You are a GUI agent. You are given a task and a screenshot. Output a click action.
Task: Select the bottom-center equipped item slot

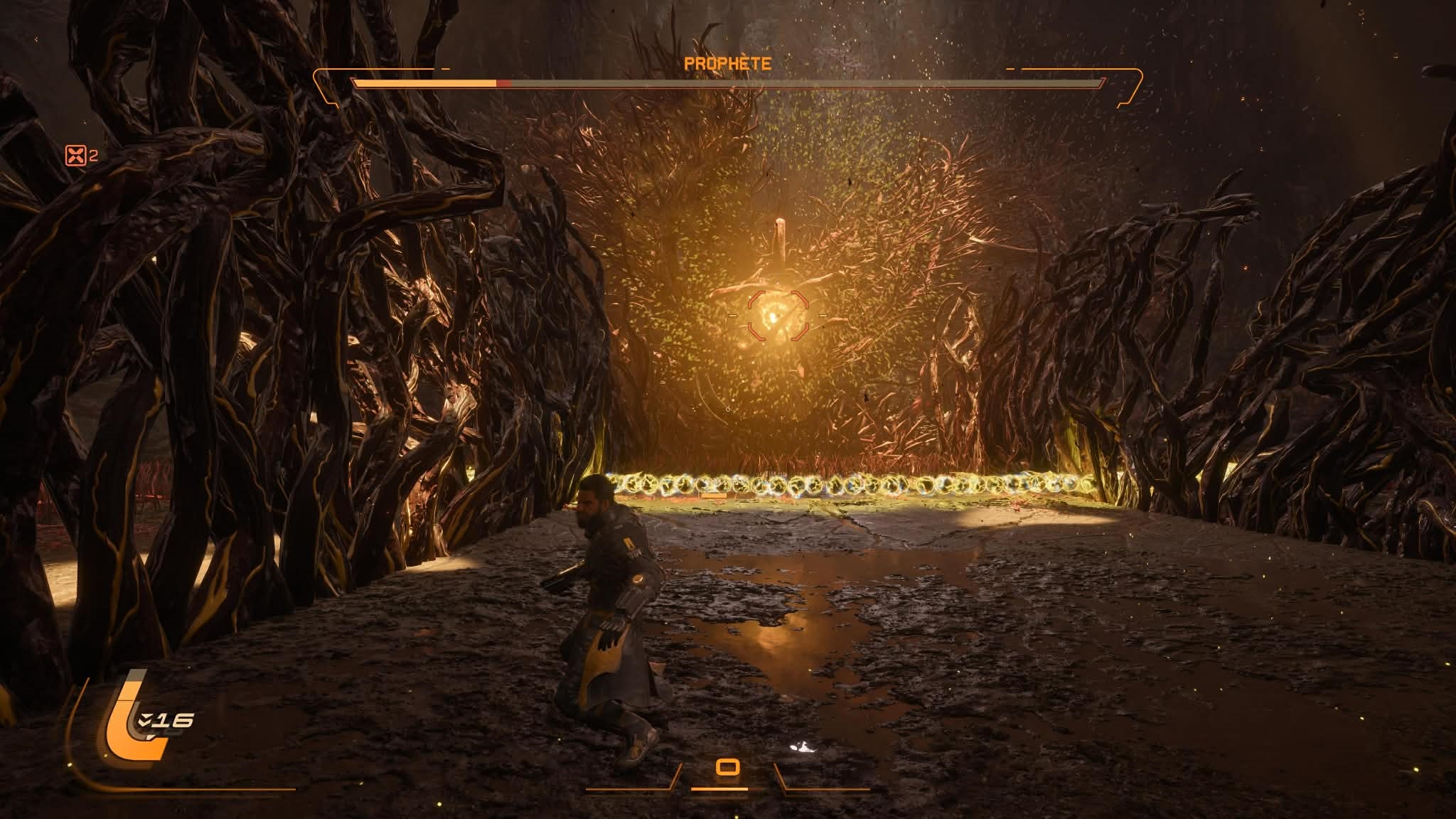coord(727,767)
